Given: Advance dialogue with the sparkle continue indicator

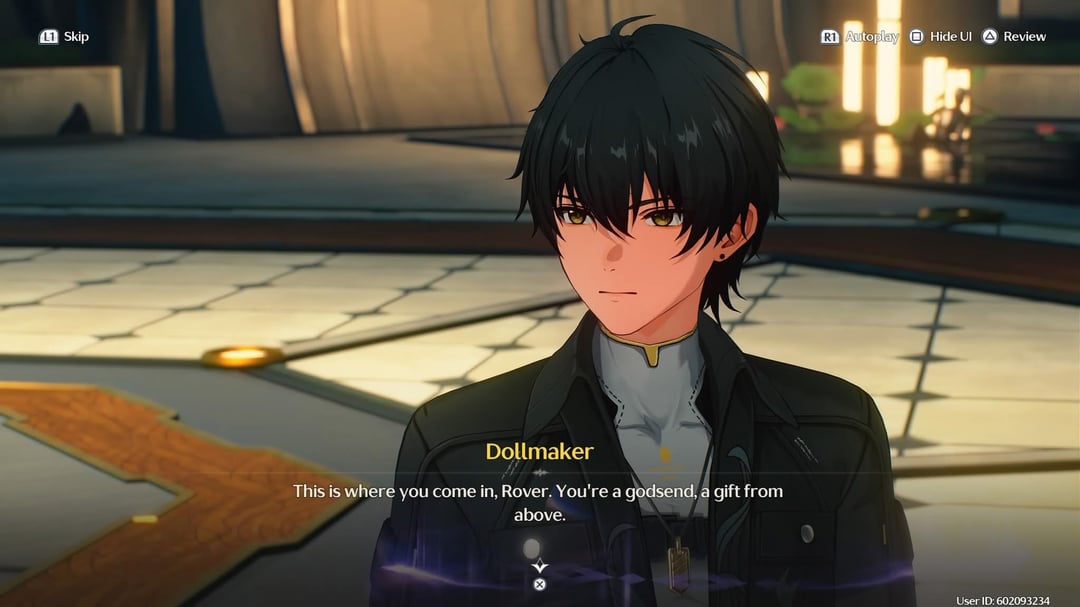Looking at the screenshot, I should pyautogui.click(x=539, y=566).
